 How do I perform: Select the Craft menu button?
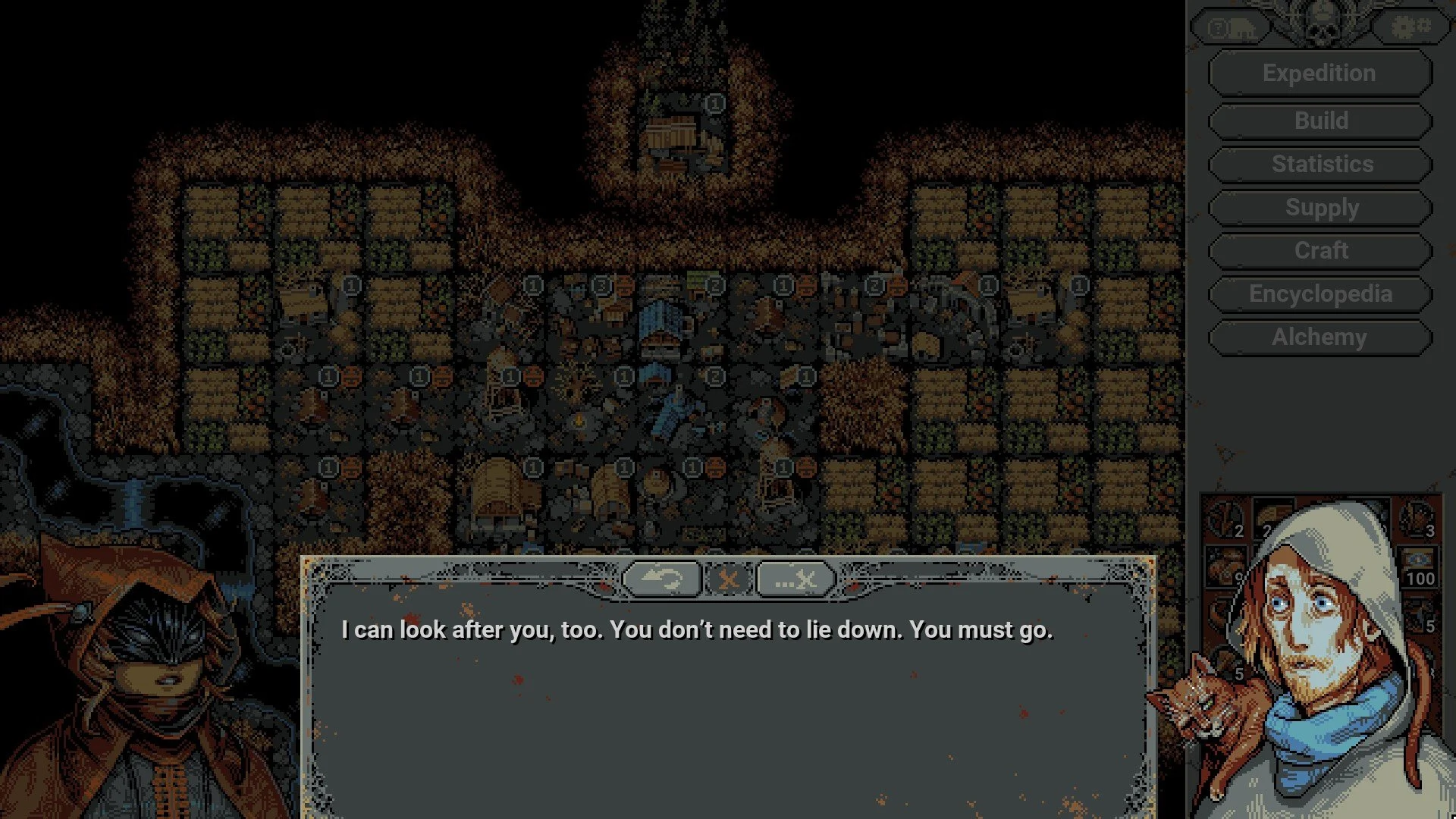coord(1319,251)
